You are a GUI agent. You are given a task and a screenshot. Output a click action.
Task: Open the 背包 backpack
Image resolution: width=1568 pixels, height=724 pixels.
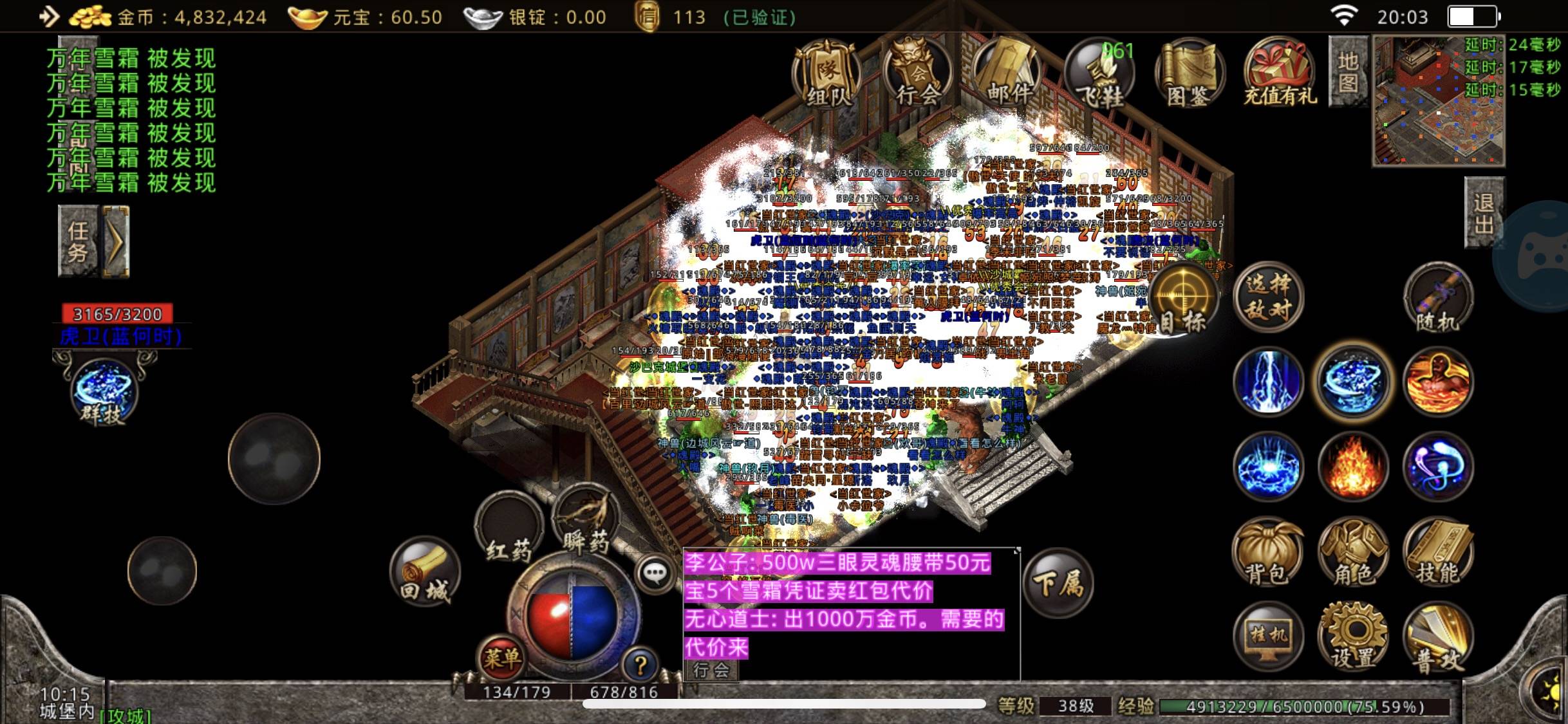tap(1267, 553)
